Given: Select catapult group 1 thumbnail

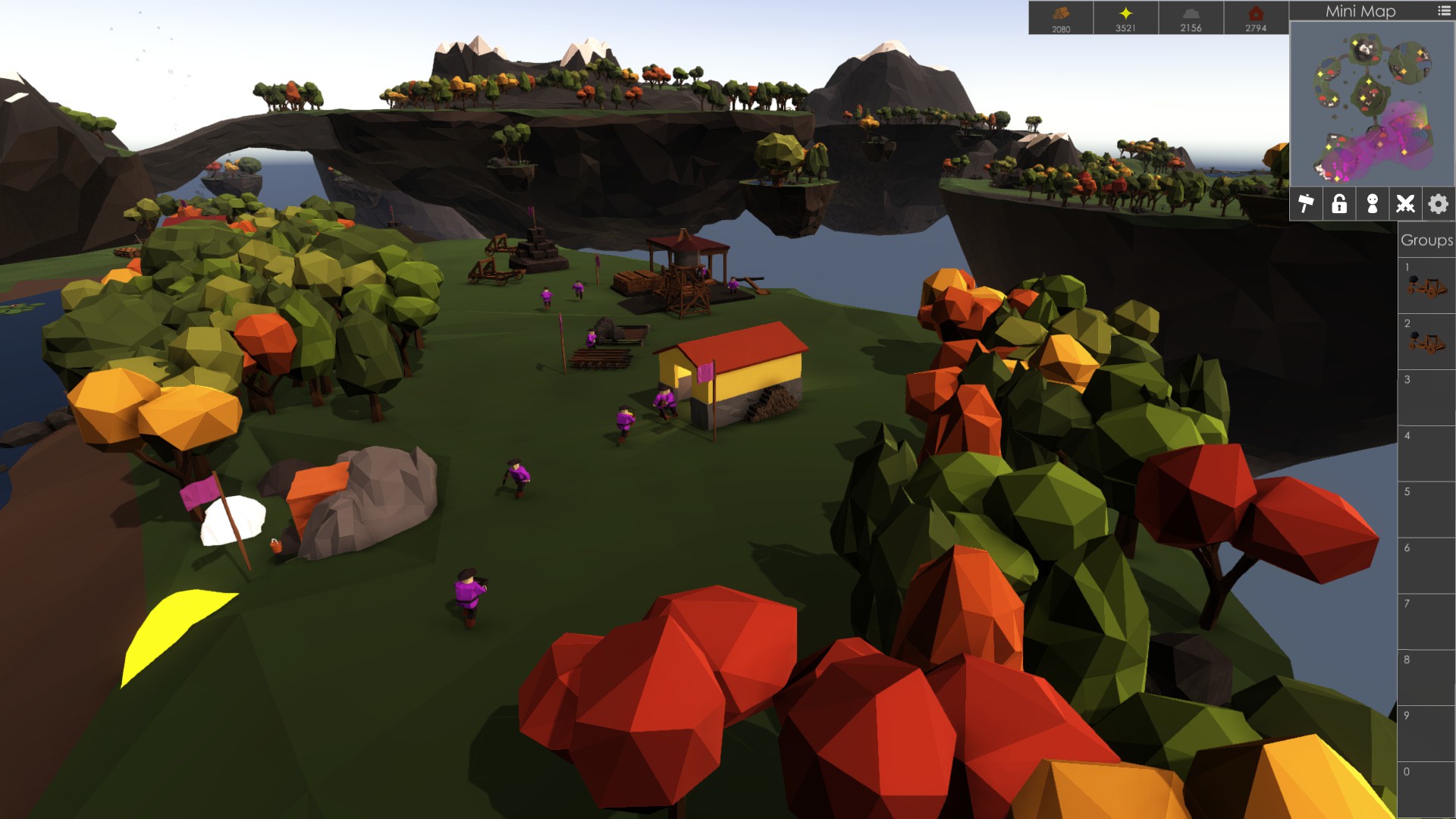Looking at the screenshot, I should (x=1426, y=286).
